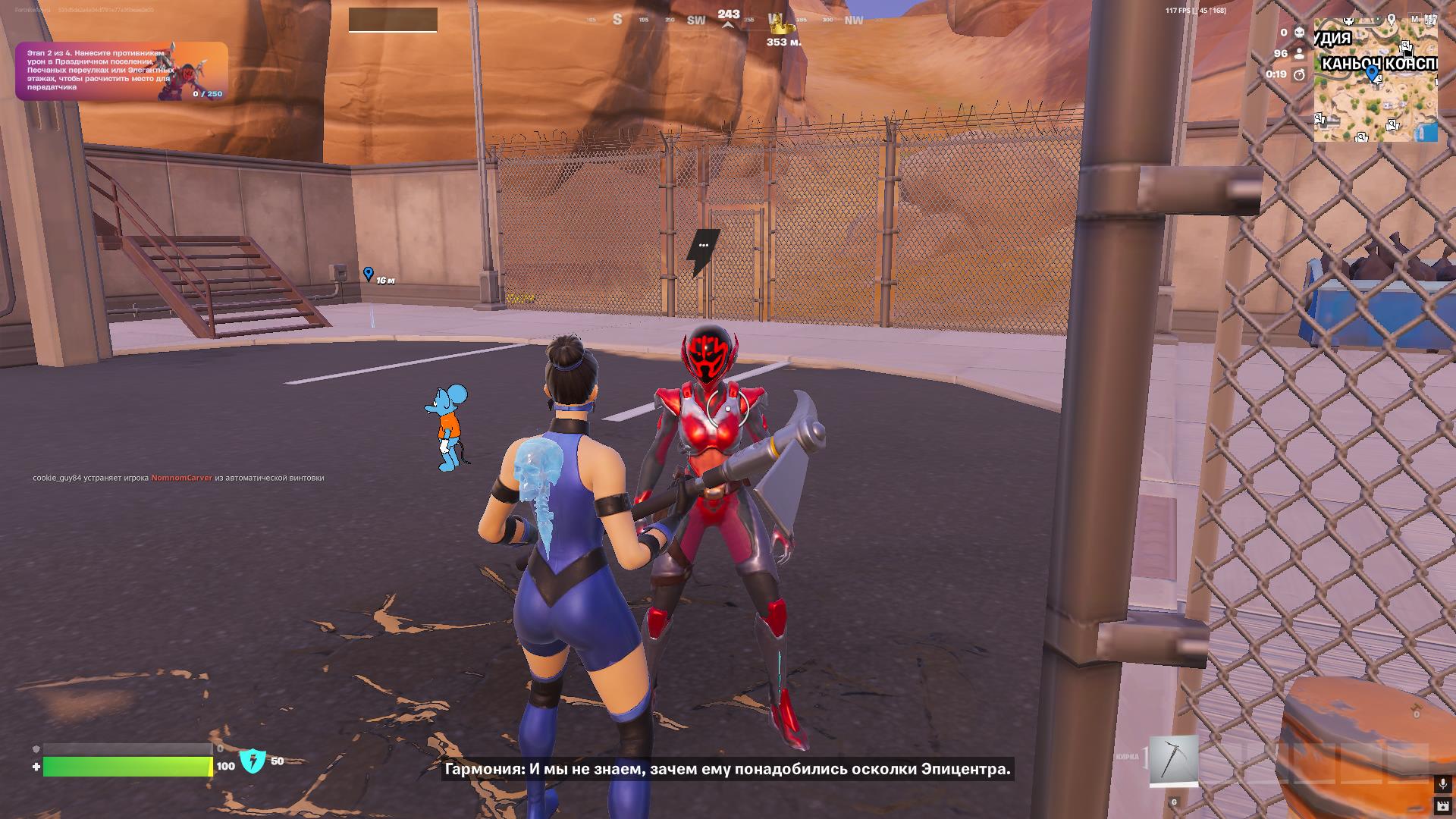Toggle the microphone icon
Screen dimensions: 1456x819
coord(1442,783)
